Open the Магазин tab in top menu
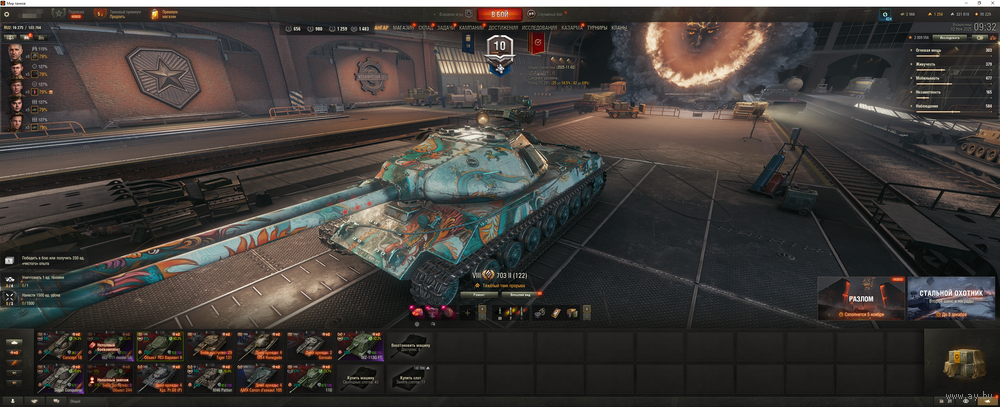The height and width of the screenshot is (407, 1000). coord(404,28)
